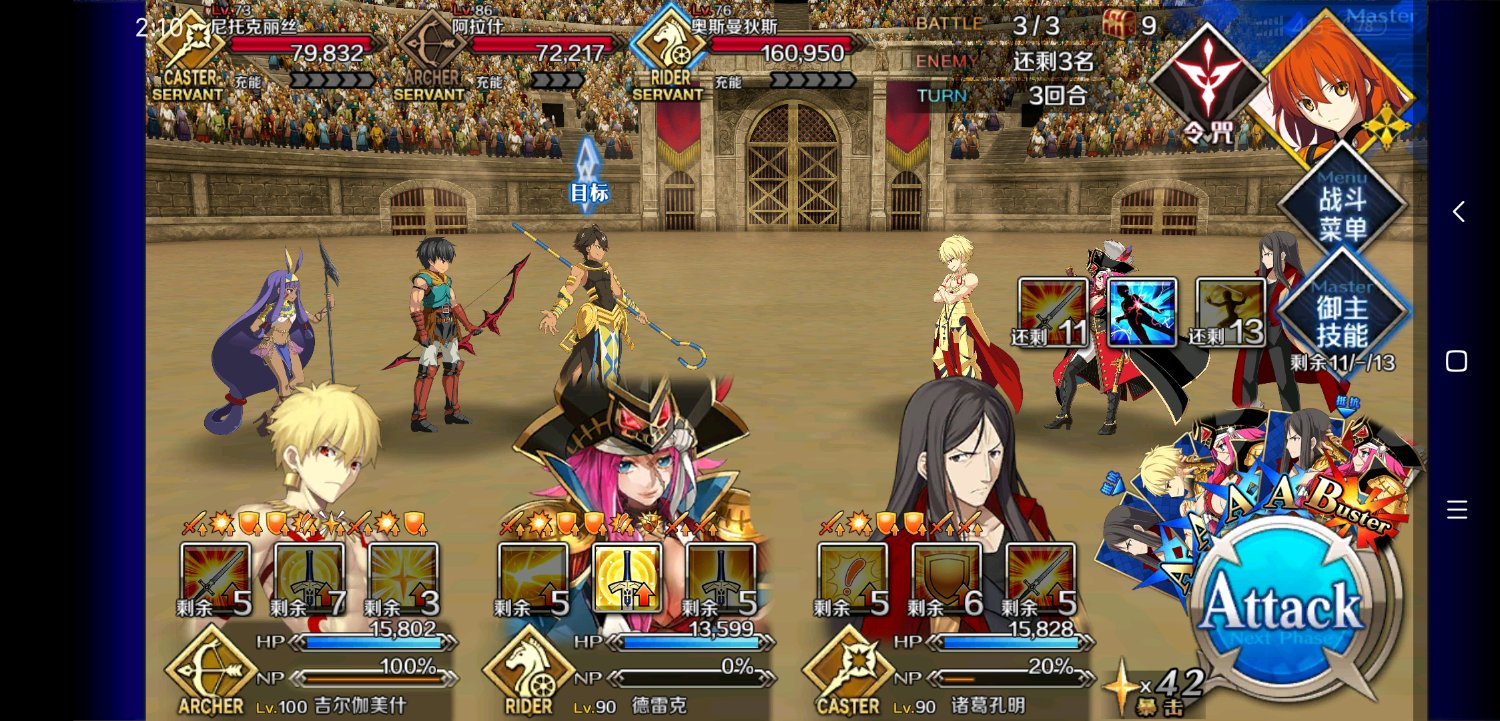
Task: Tap the Android home square button
Action: (x=1457, y=361)
